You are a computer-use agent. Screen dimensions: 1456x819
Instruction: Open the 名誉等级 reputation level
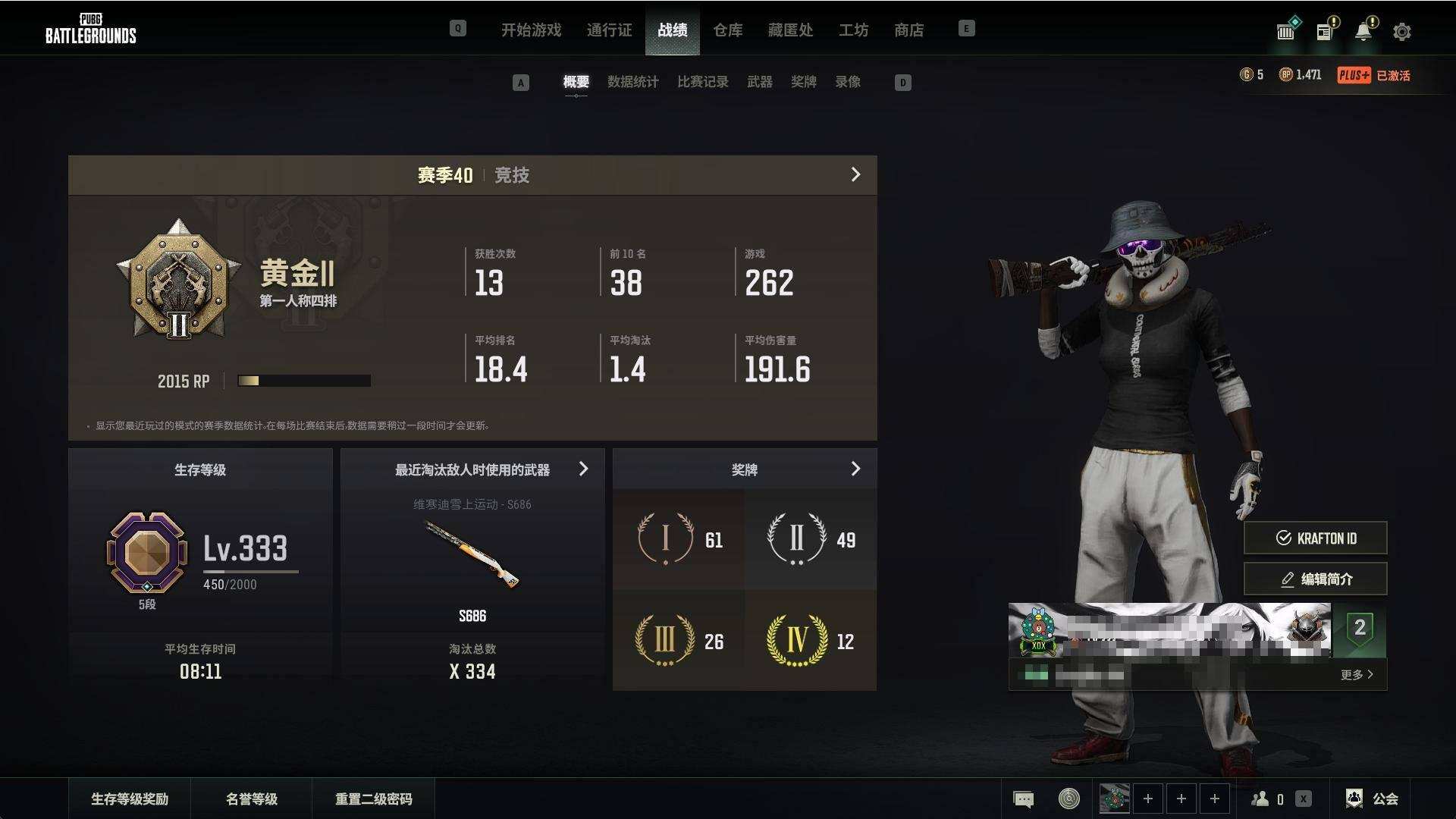(x=251, y=799)
